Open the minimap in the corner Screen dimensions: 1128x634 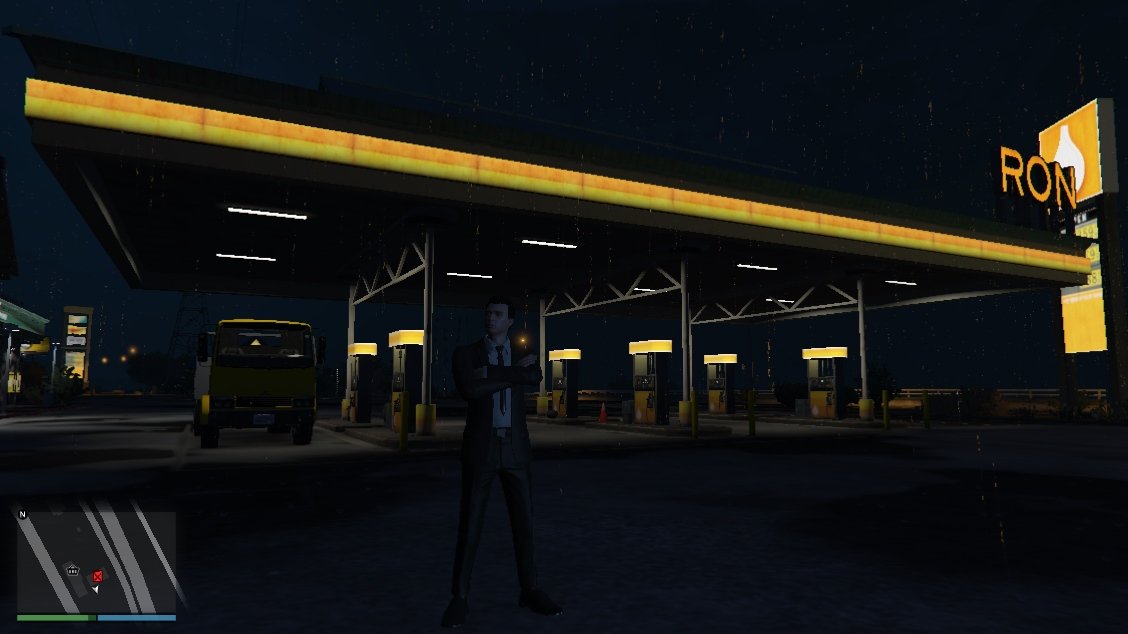96,561
